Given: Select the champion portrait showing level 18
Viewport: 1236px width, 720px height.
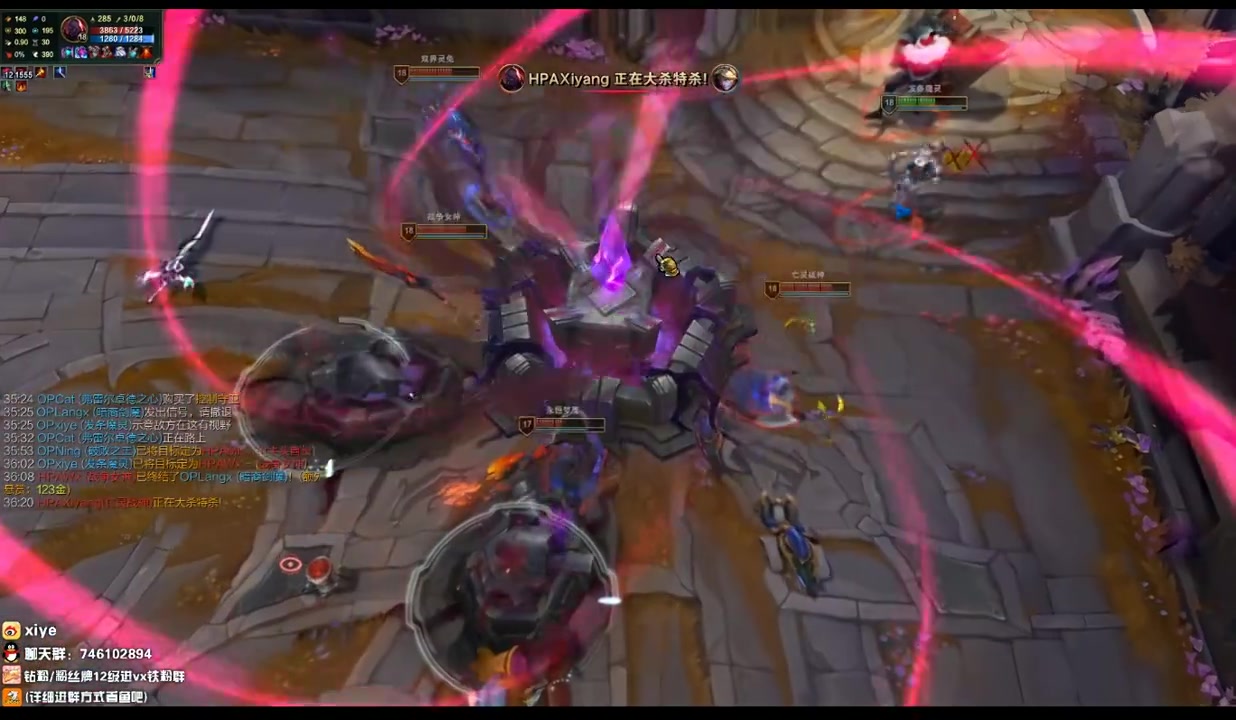Looking at the screenshot, I should click(x=73, y=29).
